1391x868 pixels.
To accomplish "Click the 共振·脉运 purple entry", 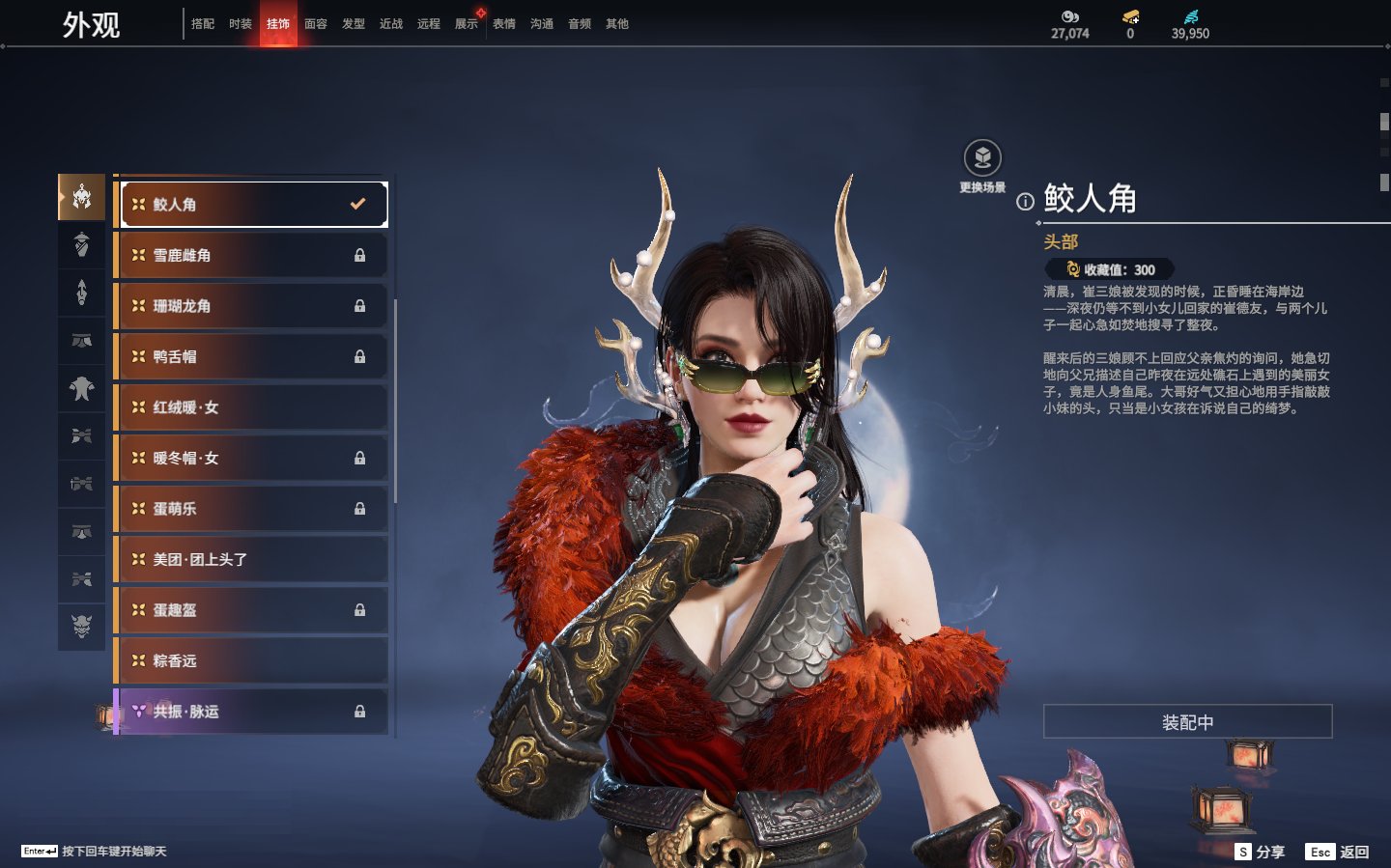I will (251, 712).
